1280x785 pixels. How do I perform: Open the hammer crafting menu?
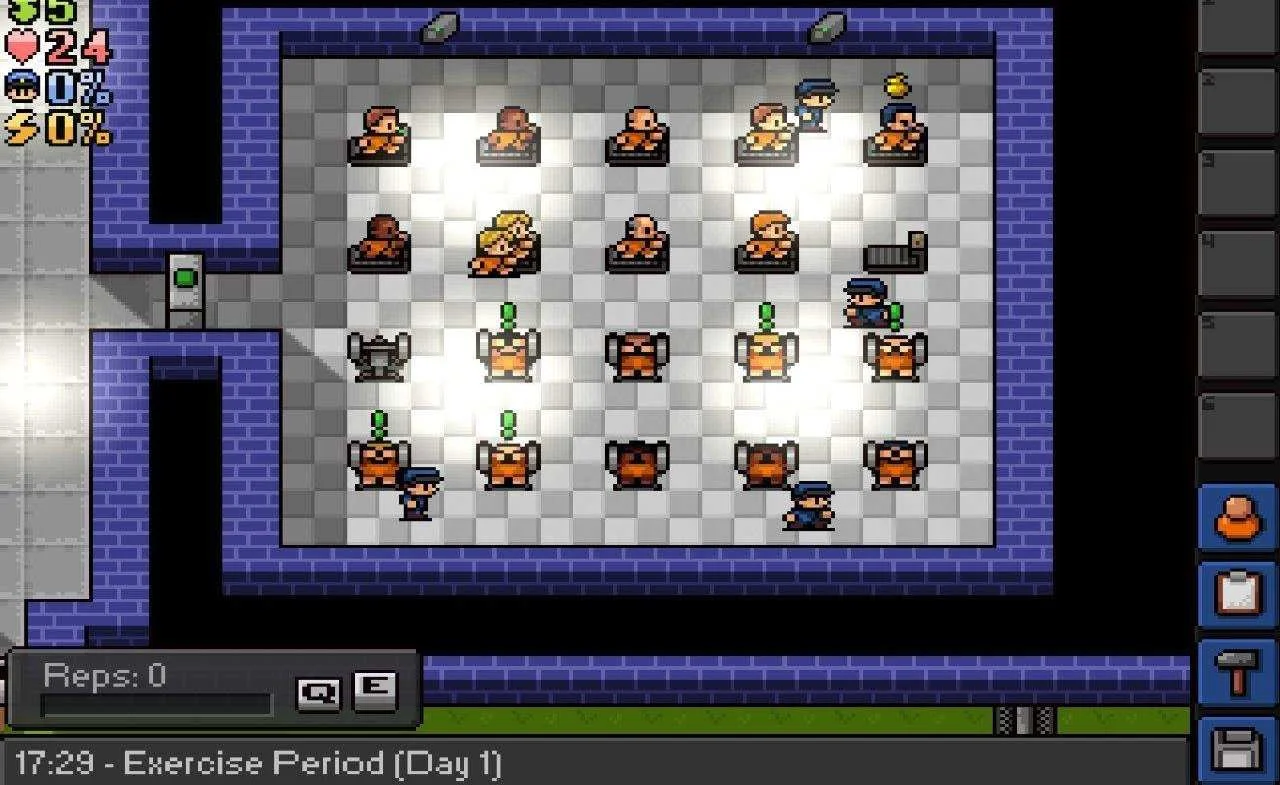1238,671
